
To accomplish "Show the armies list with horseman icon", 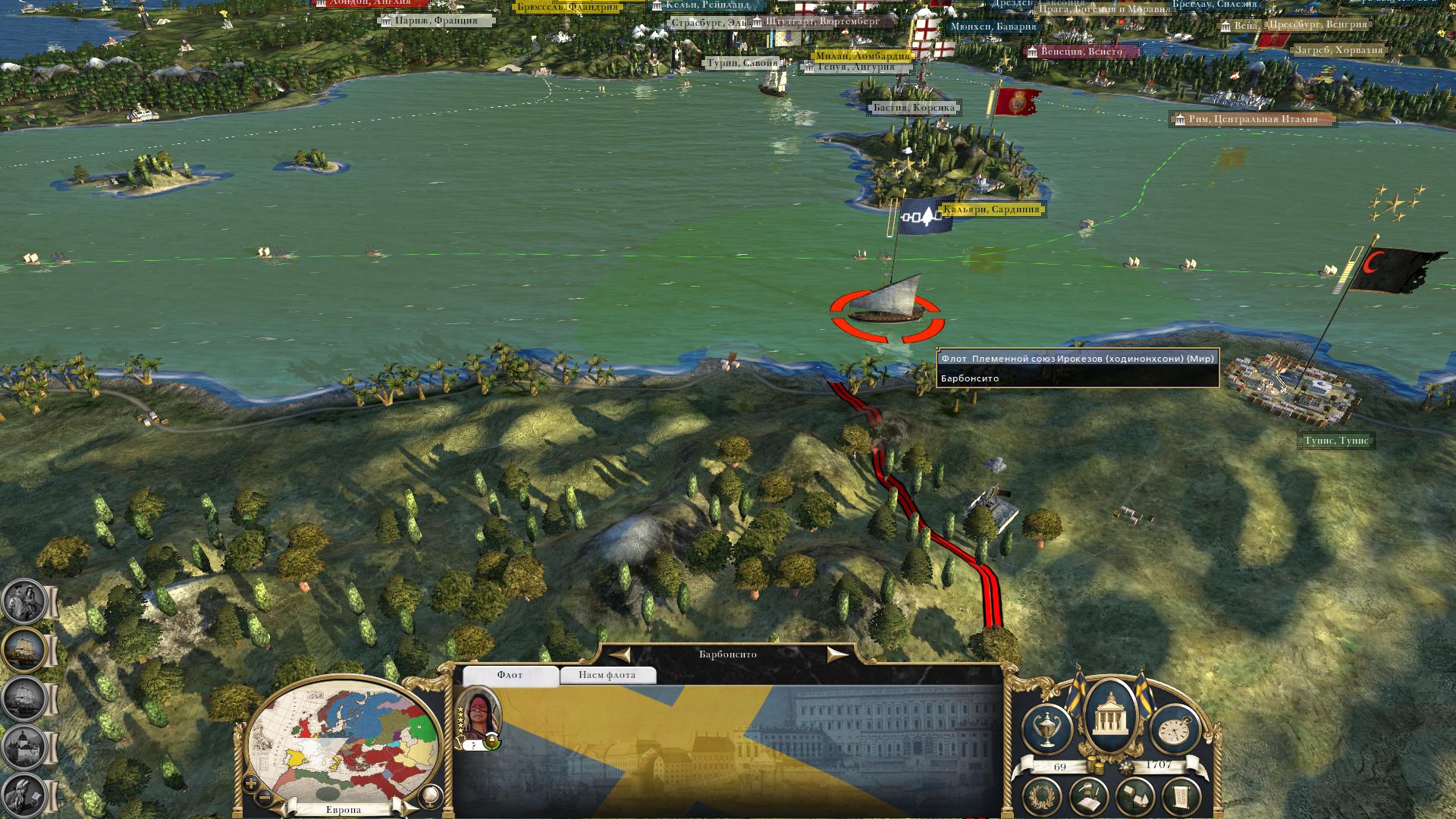I will [x=25, y=602].
